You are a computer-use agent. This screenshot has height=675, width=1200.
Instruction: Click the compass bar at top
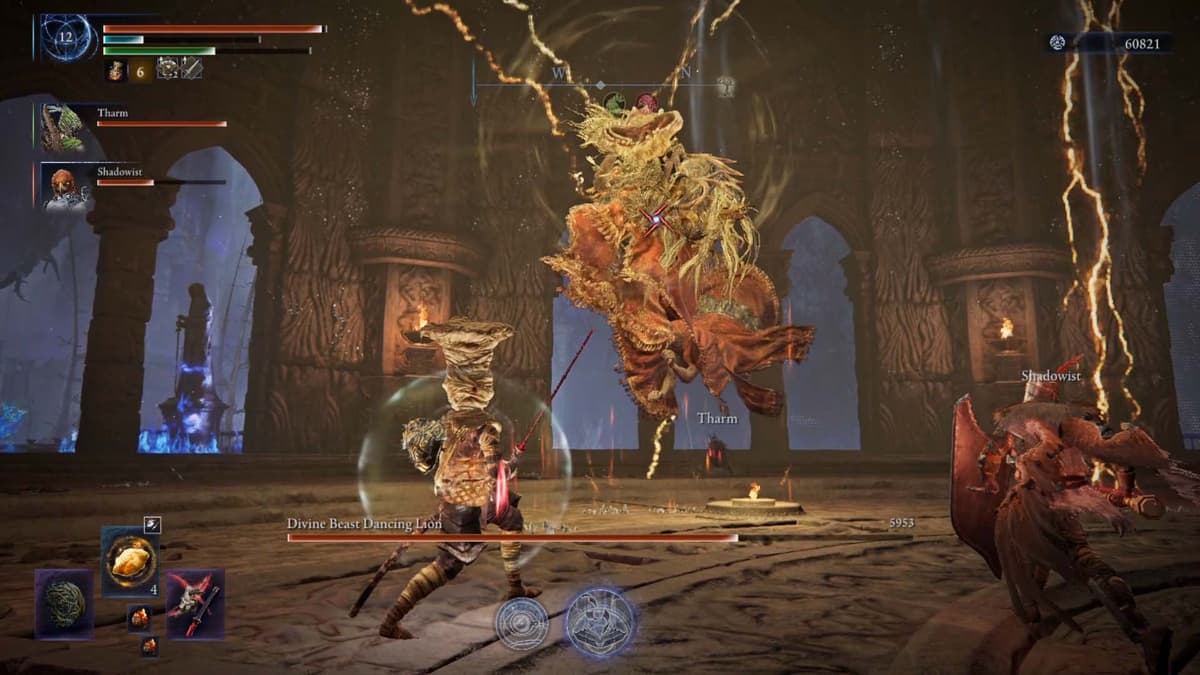tap(600, 84)
